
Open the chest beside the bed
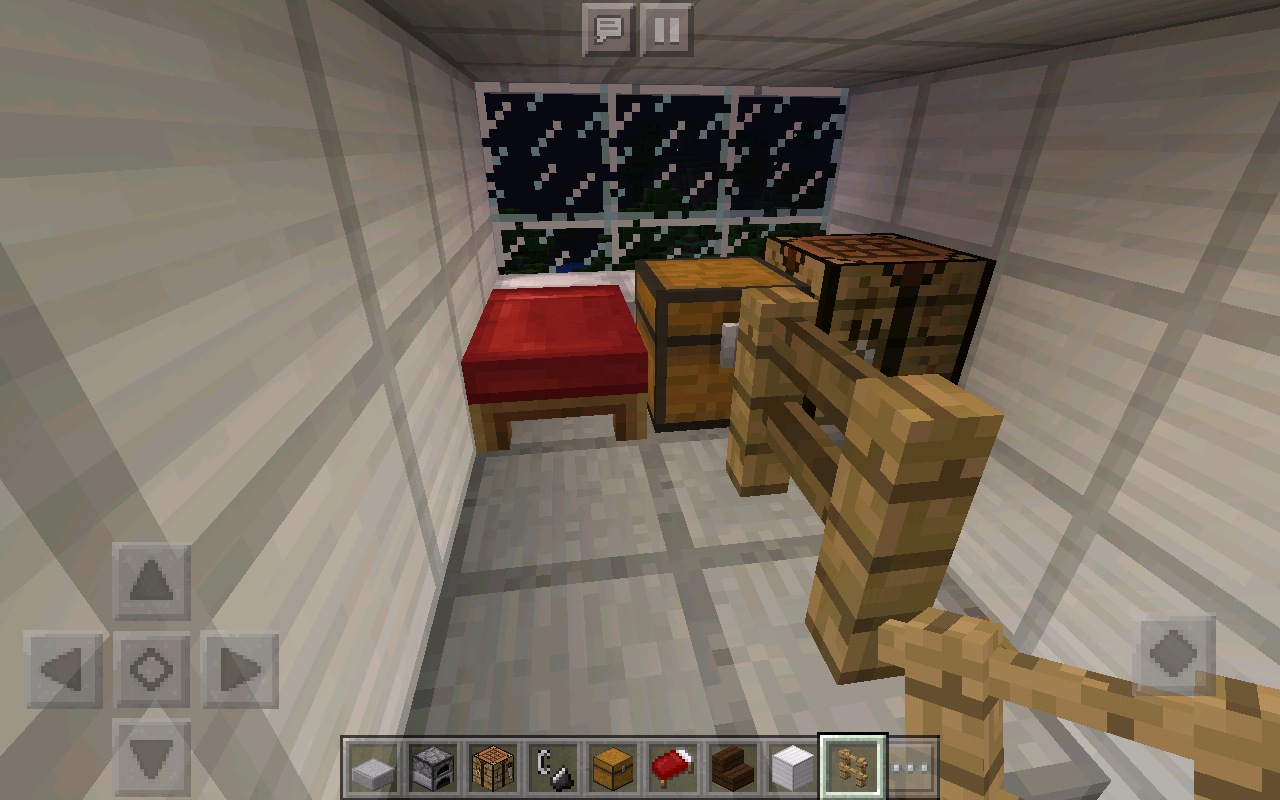click(x=690, y=350)
